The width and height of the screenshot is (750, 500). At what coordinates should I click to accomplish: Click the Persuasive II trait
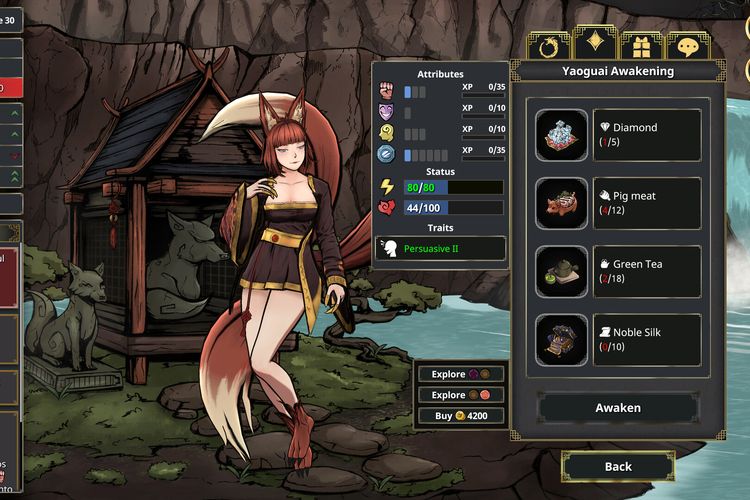point(440,248)
